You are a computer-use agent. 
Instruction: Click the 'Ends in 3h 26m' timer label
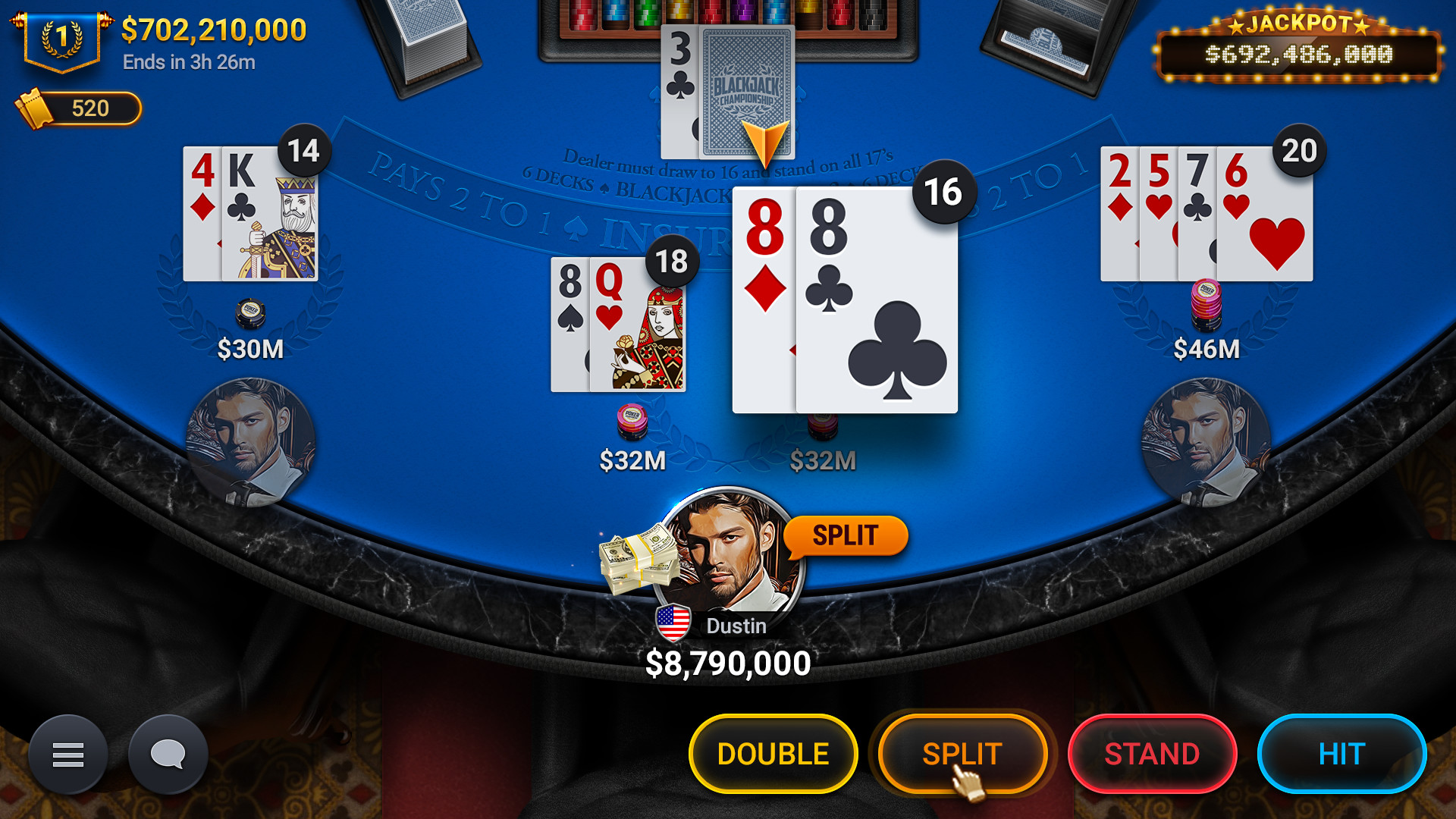pyautogui.click(x=190, y=63)
